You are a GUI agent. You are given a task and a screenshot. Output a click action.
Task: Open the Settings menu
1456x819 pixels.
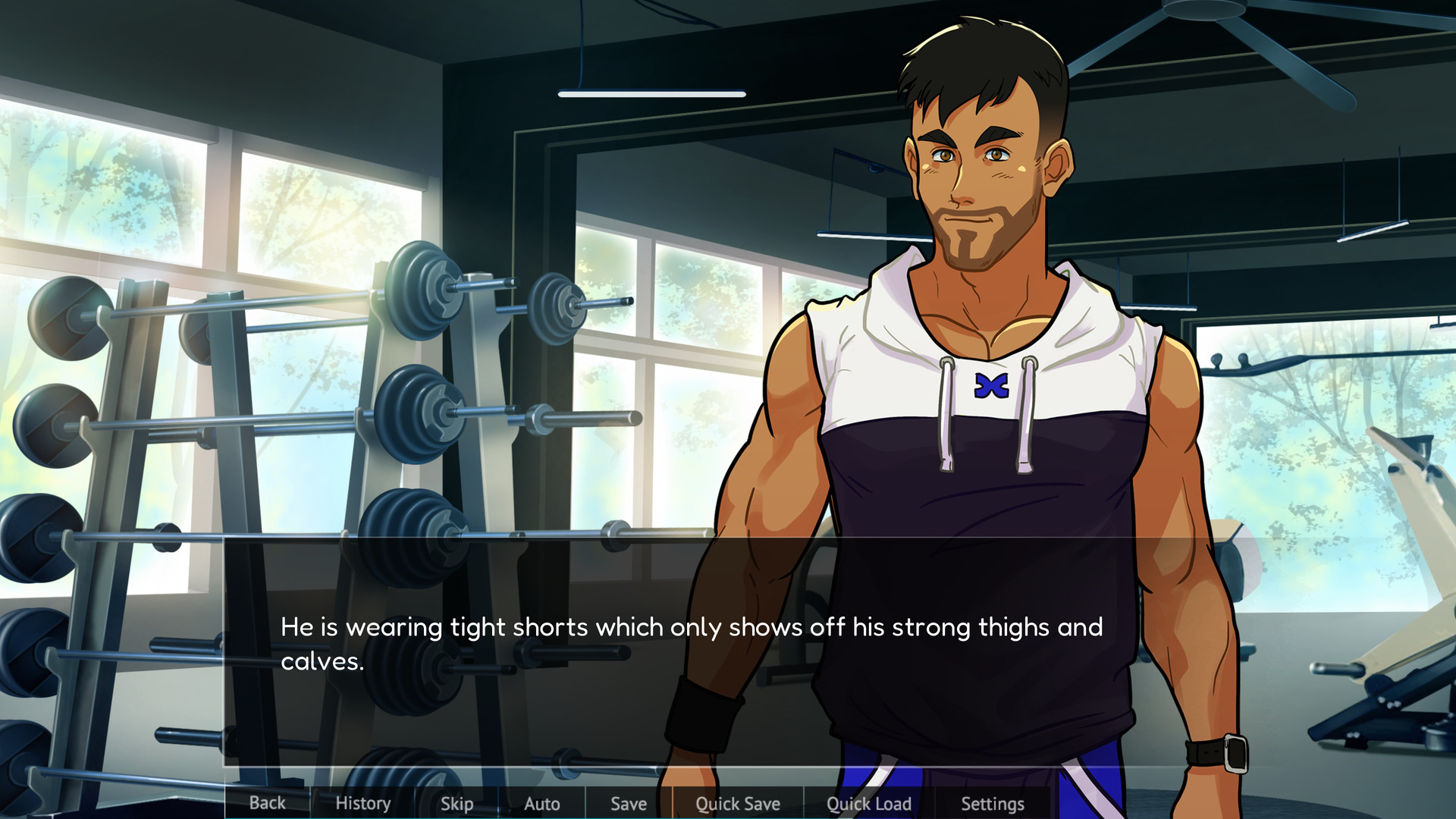click(x=992, y=803)
